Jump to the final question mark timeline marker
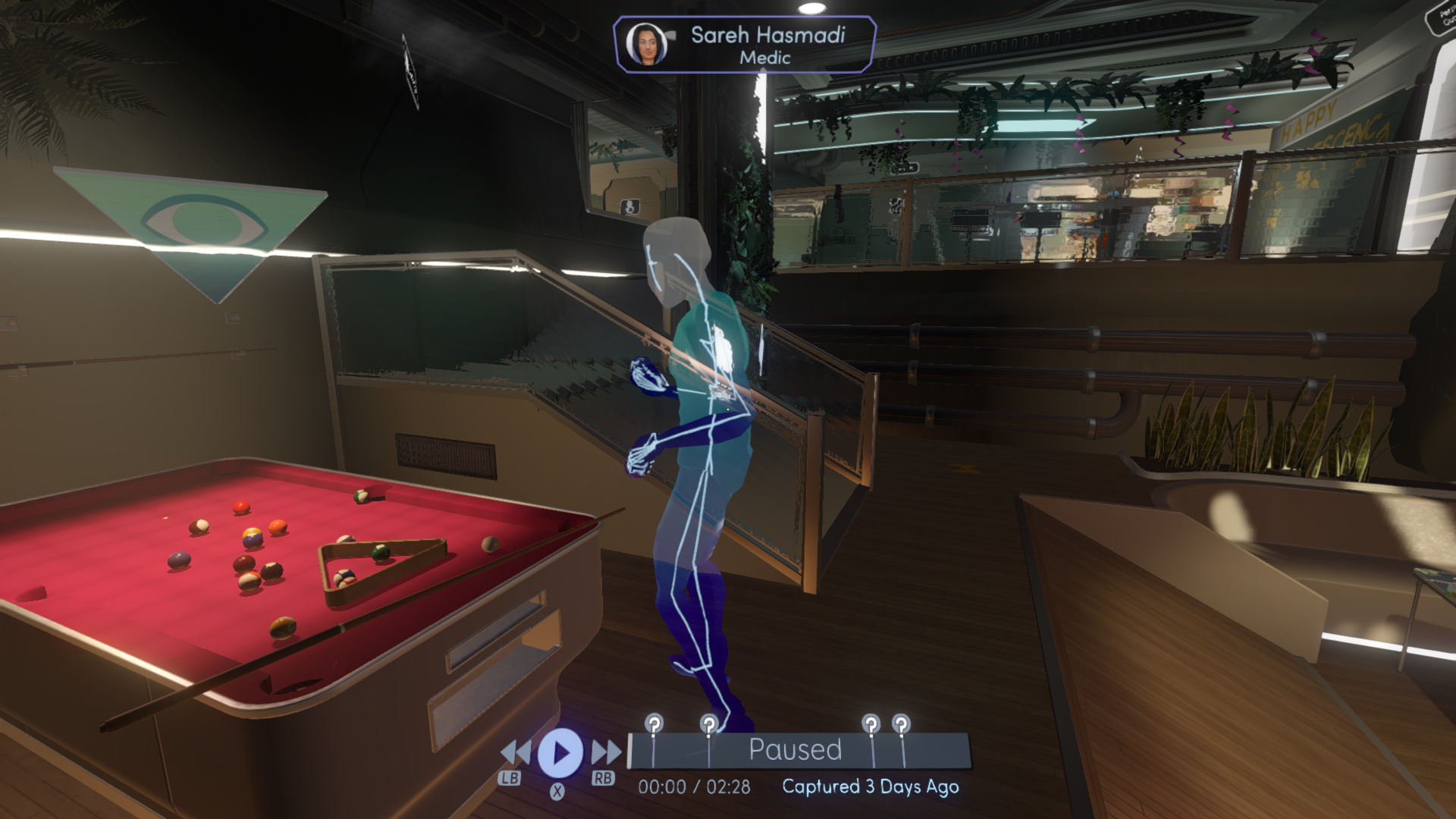The width and height of the screenshot is (1456, 819). coord(901,724)
